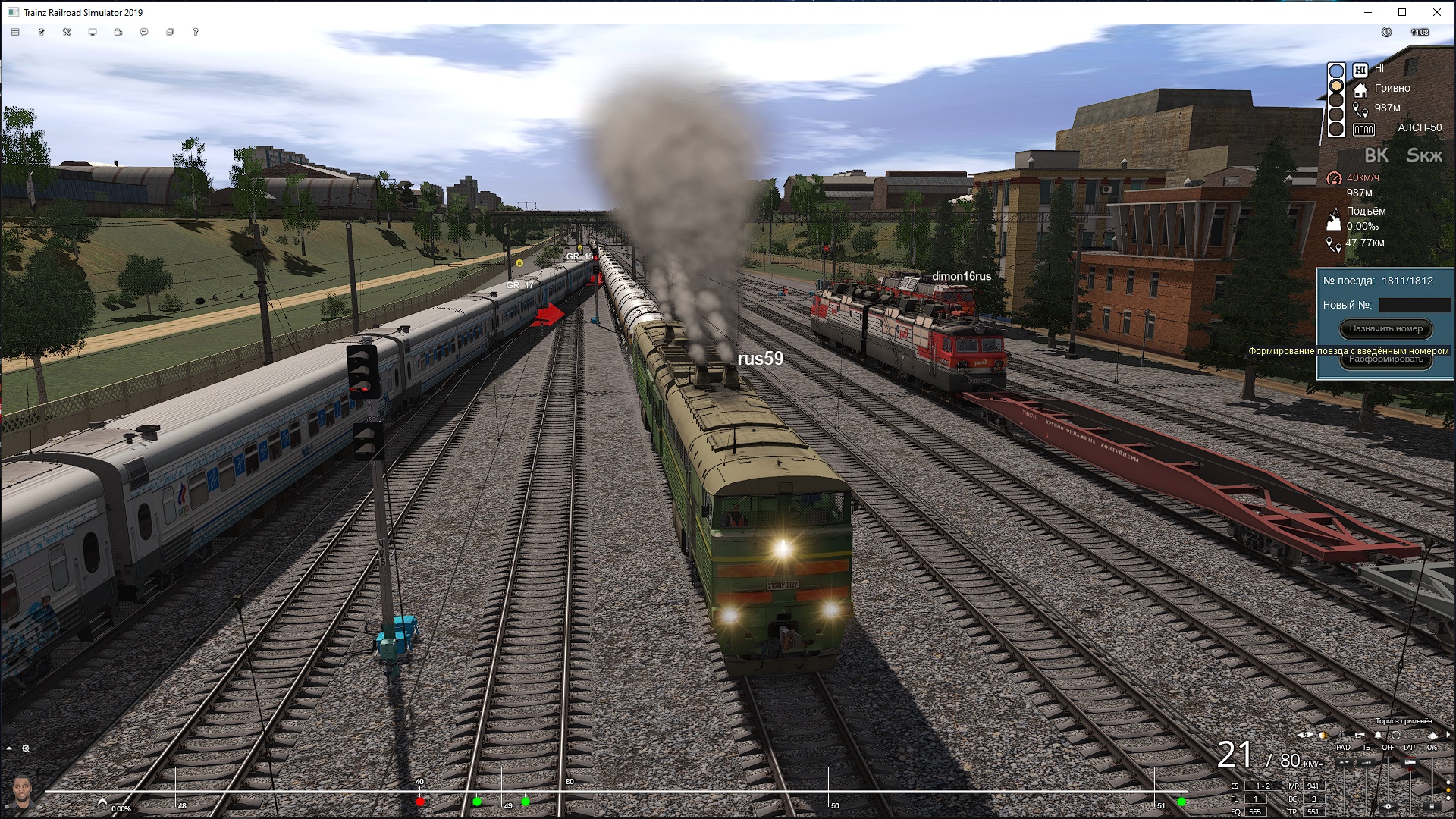This screenshot has height=819, width=1456.
Task: Click the overlapping windows icon
Action: pos(170,32)
